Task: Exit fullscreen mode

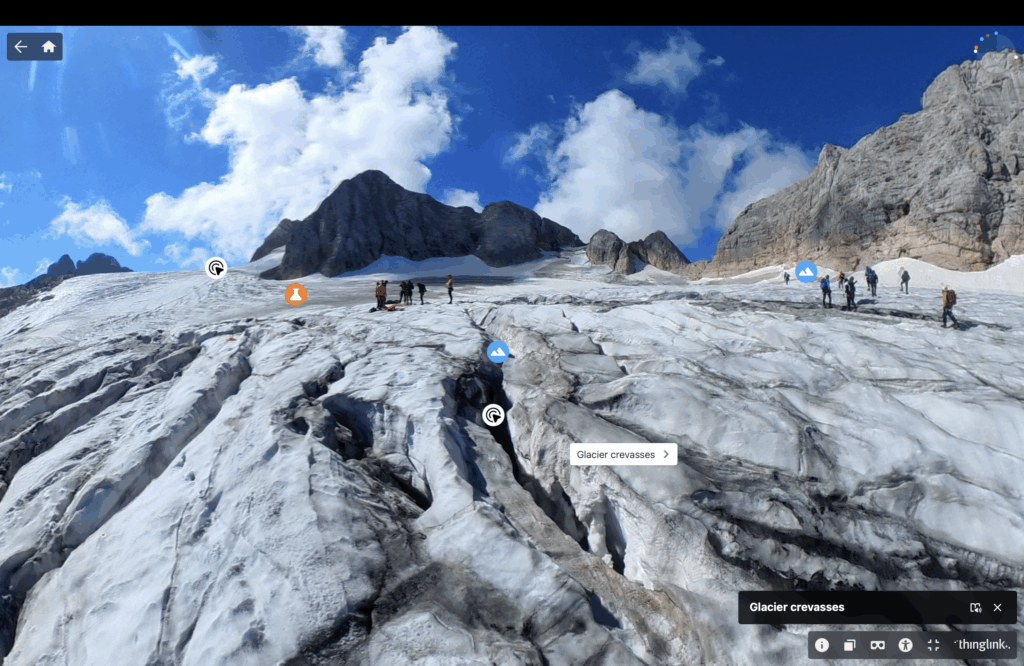Action: tap(934, 645)
